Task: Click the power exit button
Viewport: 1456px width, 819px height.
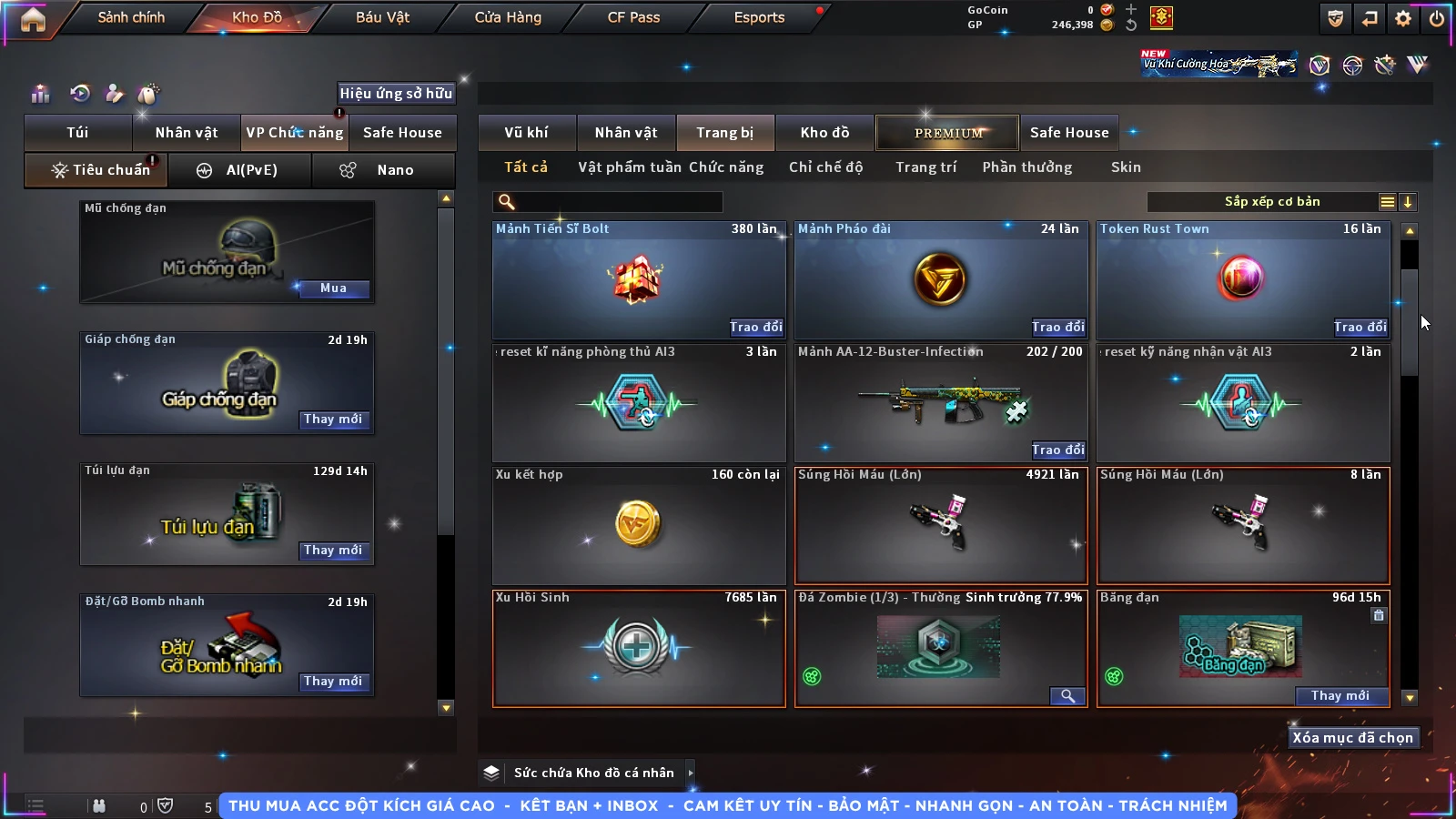Action: (x=1437, y=18)
